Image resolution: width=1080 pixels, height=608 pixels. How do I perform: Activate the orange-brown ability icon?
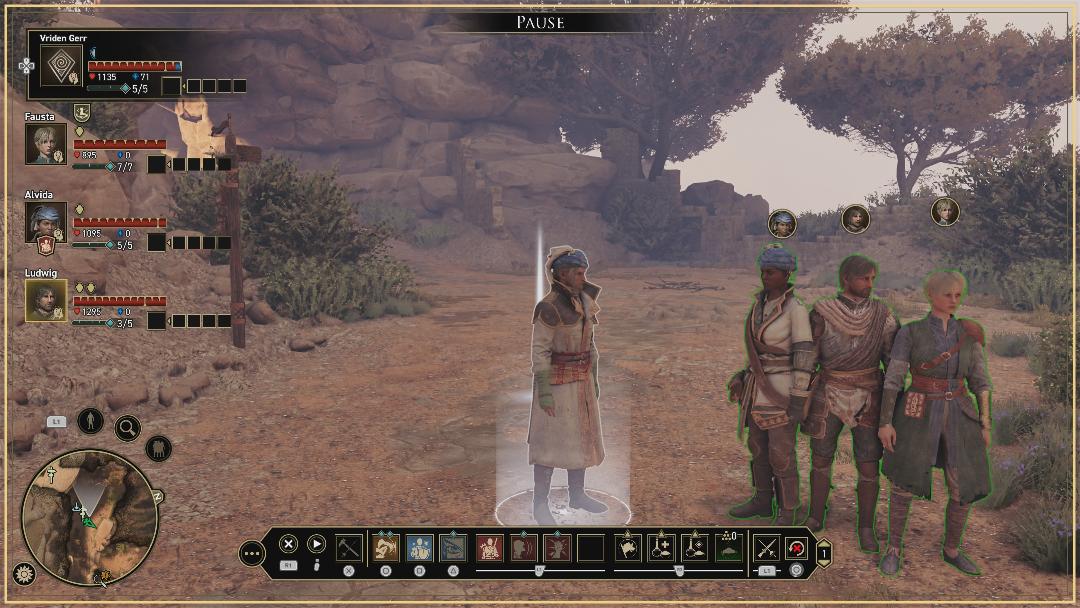pos(386,547)
